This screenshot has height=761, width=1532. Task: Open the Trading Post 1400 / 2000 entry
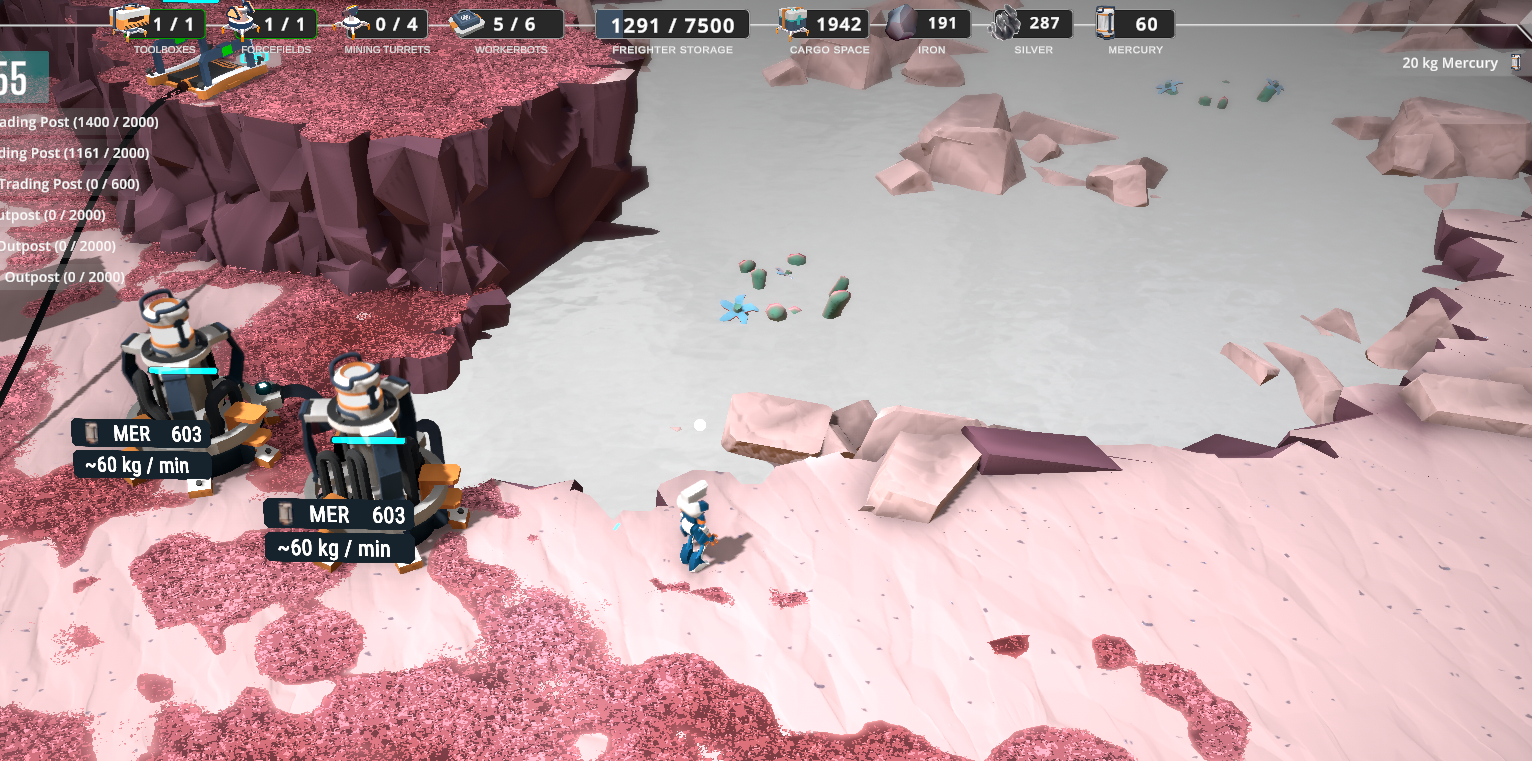[79, 122]
